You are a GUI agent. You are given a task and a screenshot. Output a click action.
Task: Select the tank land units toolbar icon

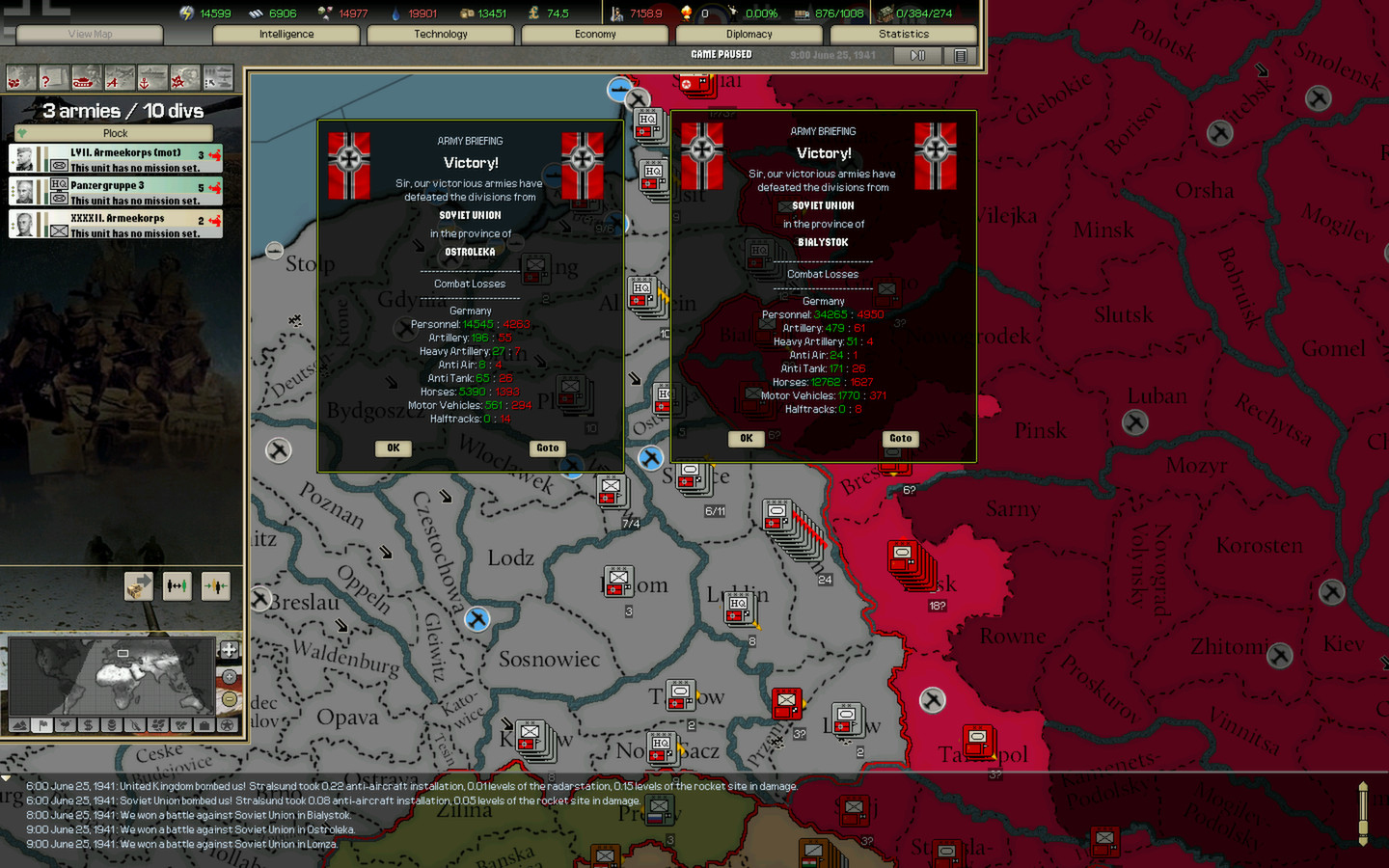85,77
